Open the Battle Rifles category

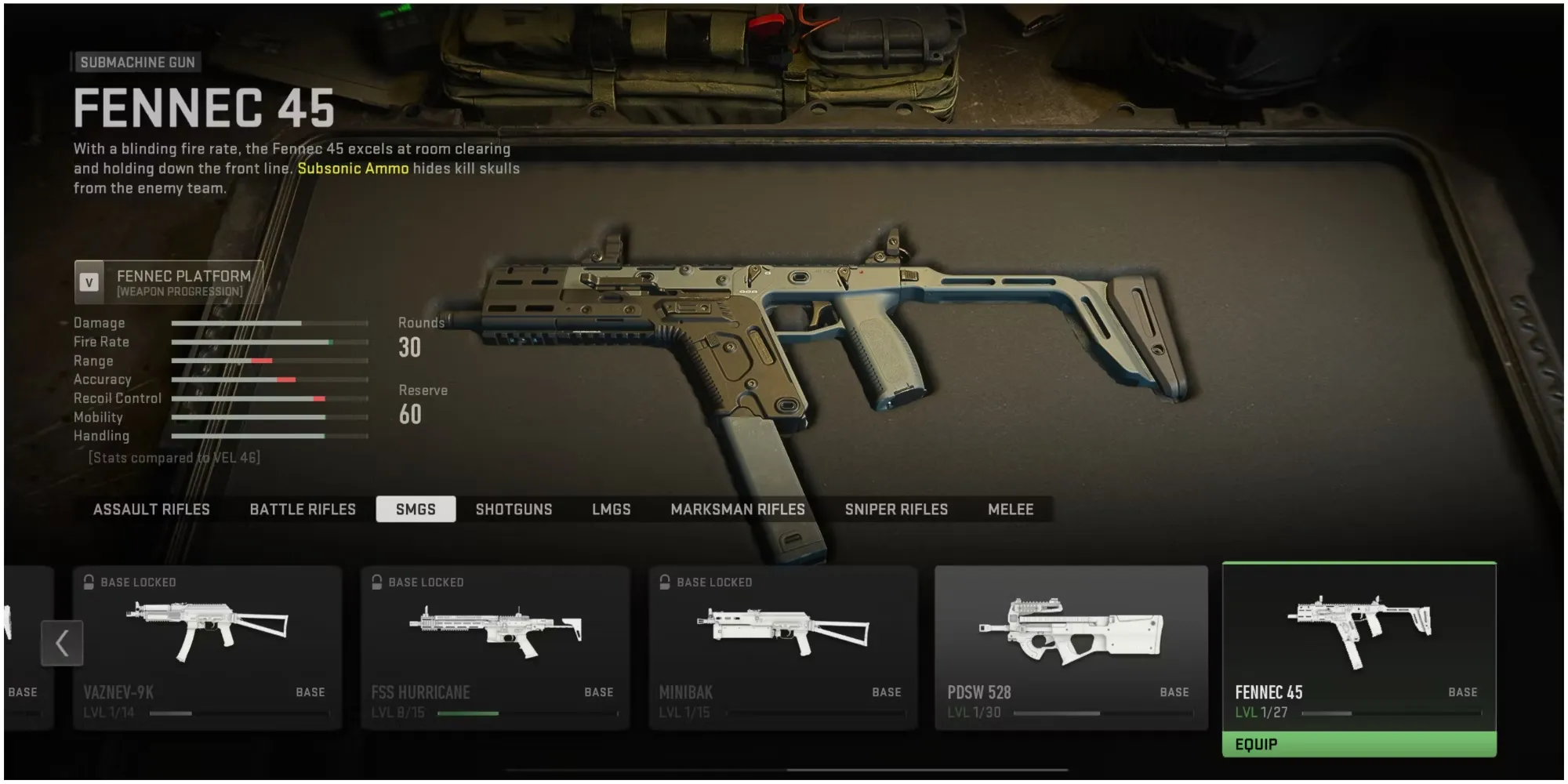[x=303, y=510]
